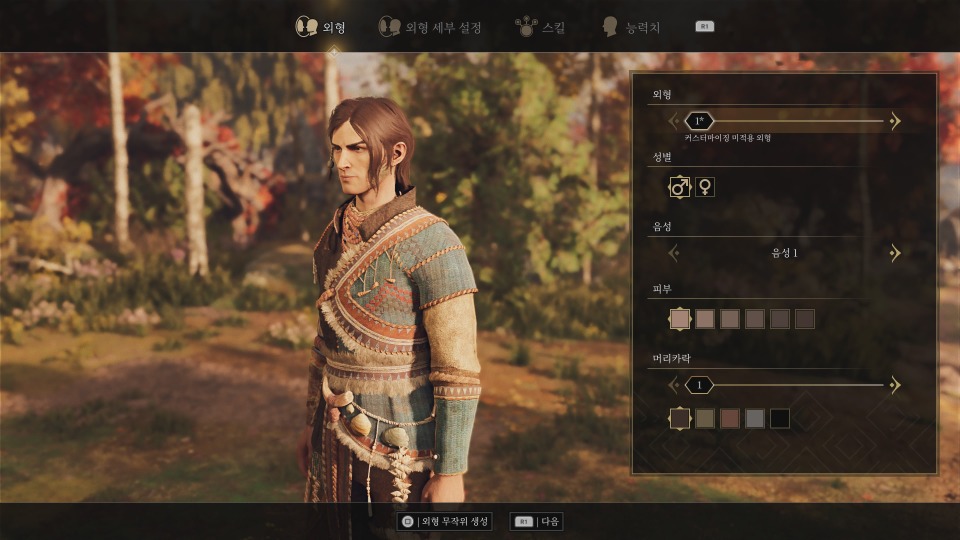This screenshot has height=540, width=960.
Task: Click the next arrow on 머리카락 hairstyle slider
Action: click(895, 385)
